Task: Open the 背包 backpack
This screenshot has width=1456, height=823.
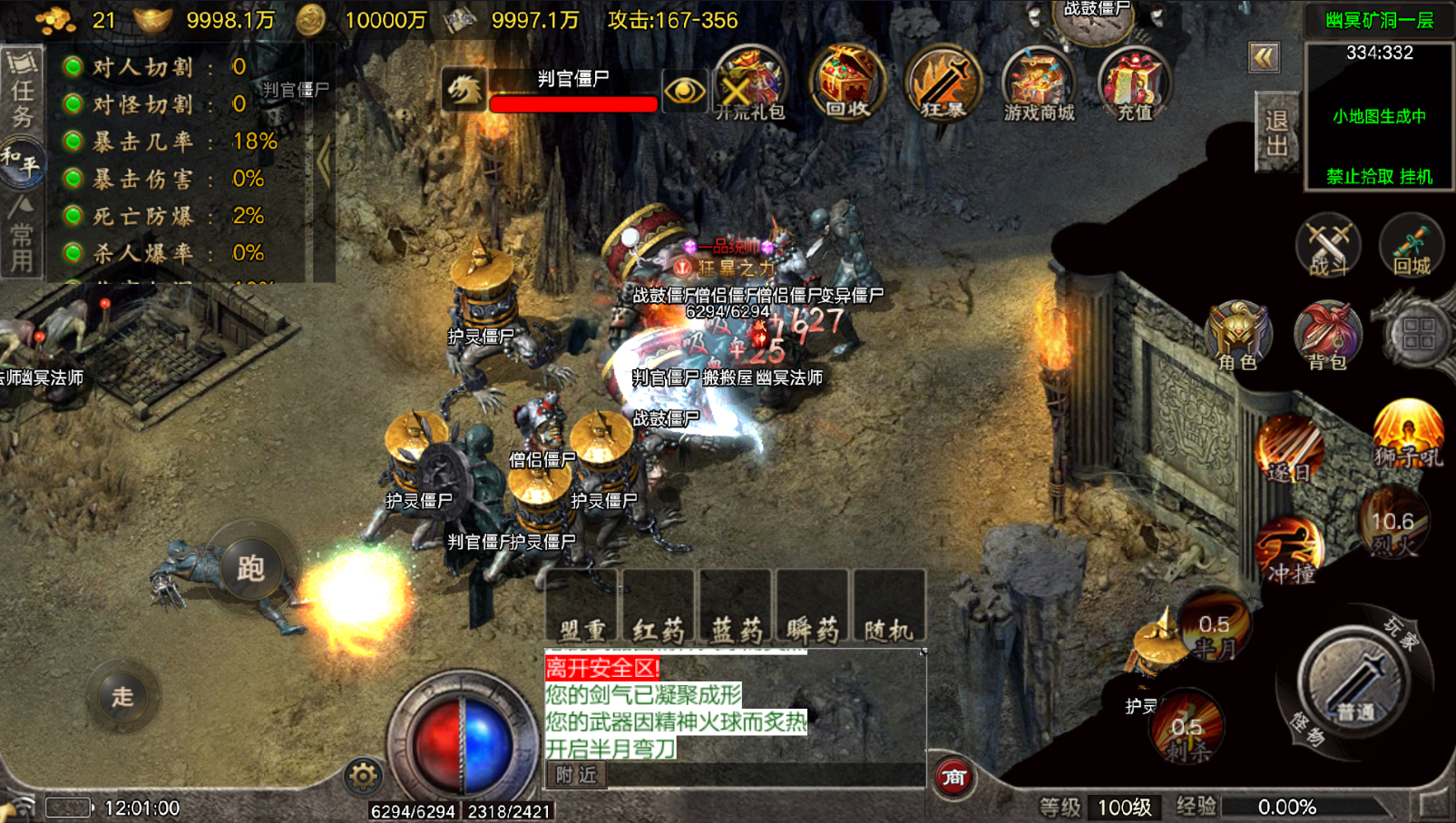Action: tap(1327, 336)
